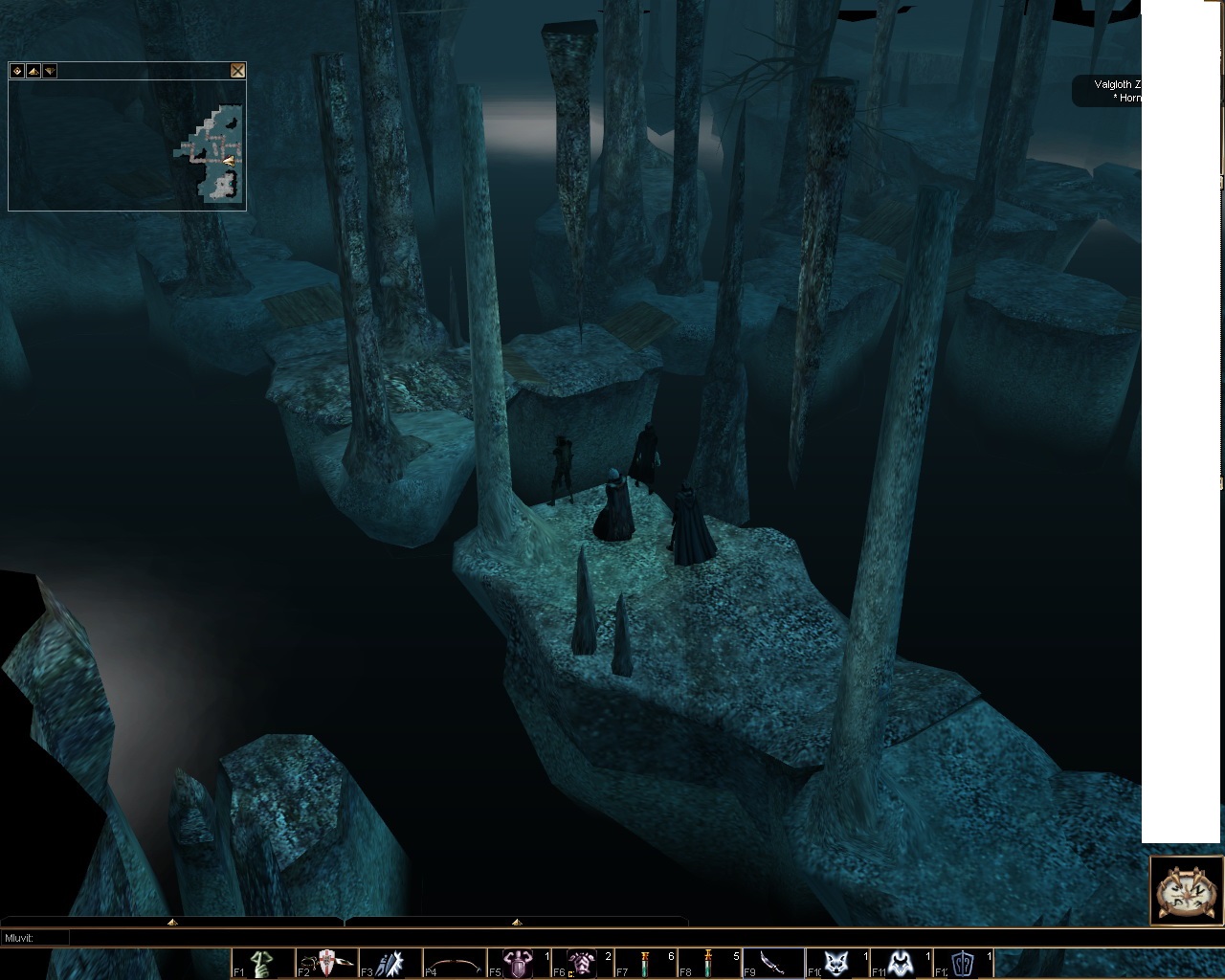
Task: Activate the F5 muscular torso ability
Action: point(519,964)
